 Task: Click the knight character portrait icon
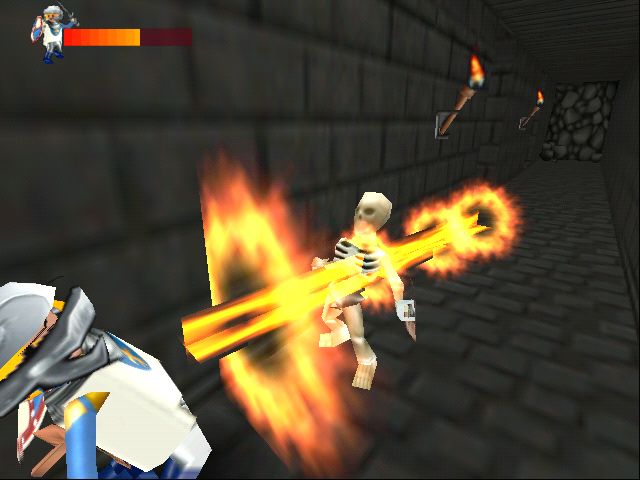coord(48,35)
